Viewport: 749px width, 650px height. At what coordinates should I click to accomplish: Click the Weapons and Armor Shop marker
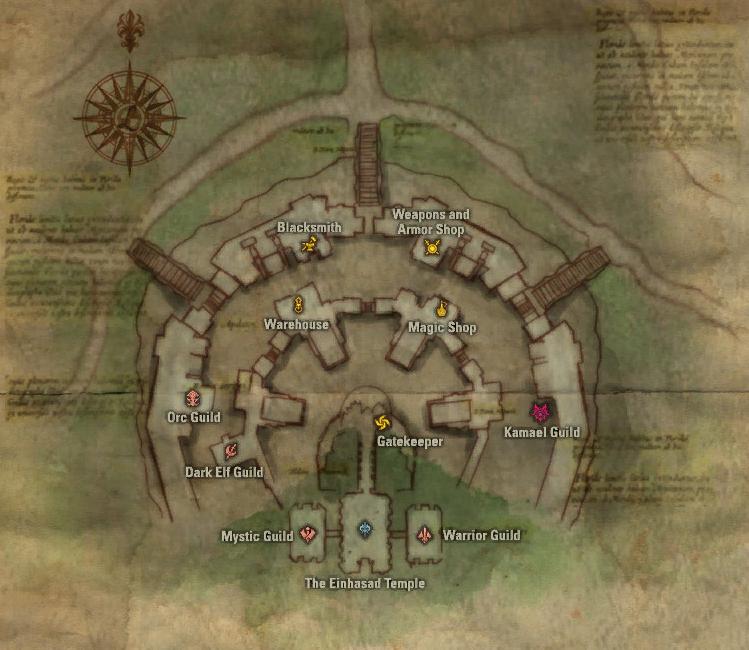[x=432, y=247]
